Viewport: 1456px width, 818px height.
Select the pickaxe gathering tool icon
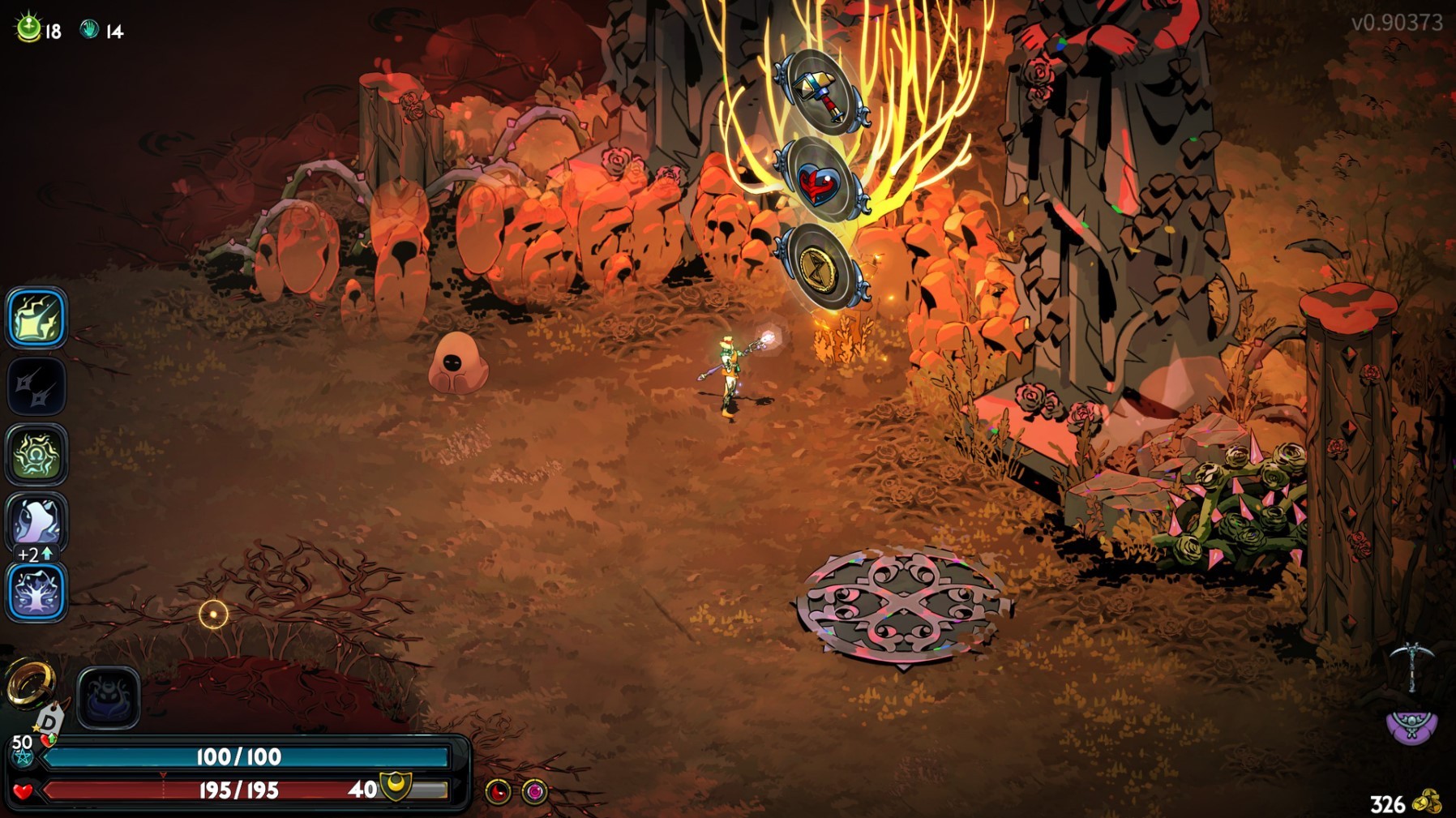click(x=1411, y=666)
